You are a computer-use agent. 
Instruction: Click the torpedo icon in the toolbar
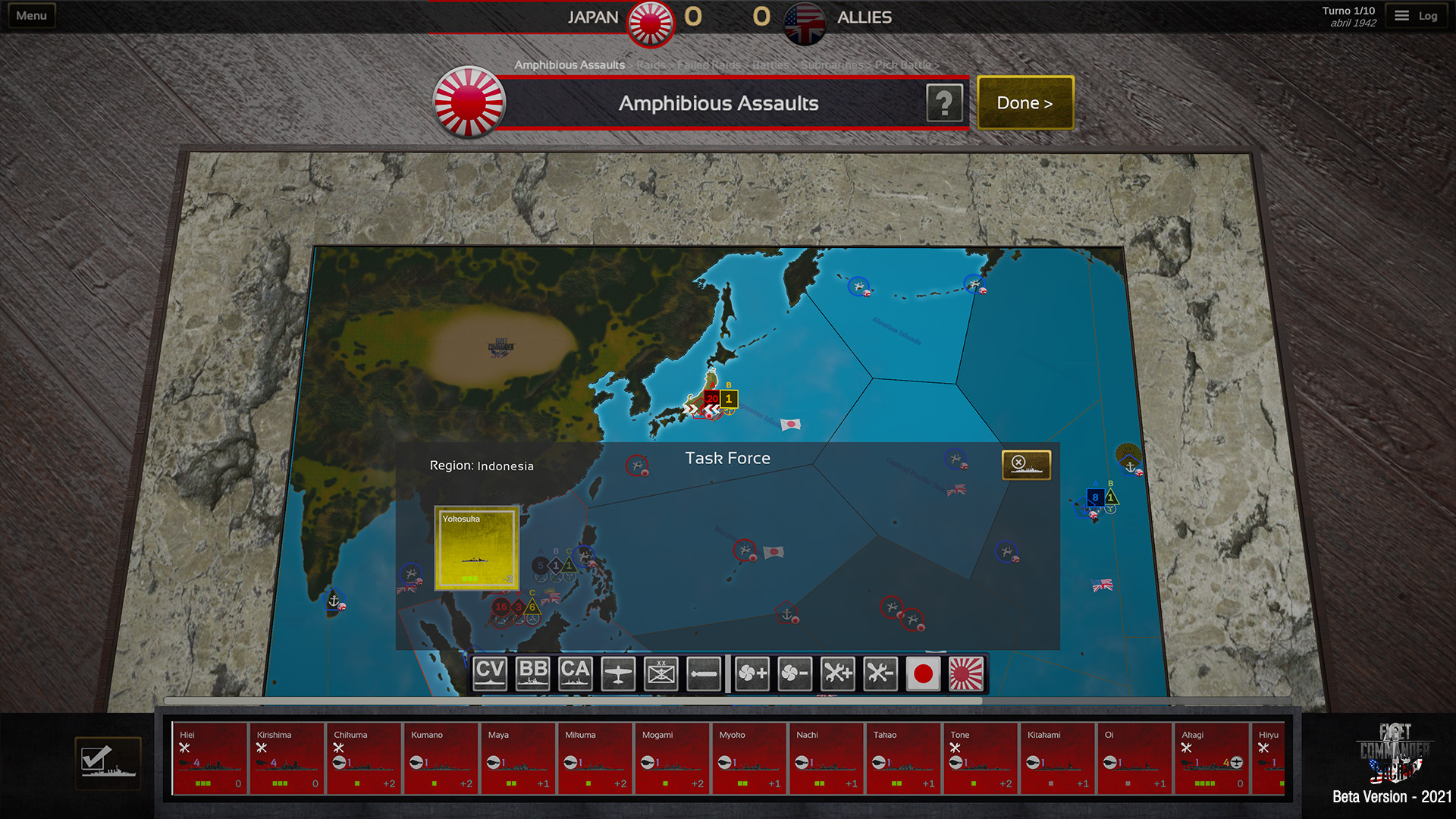click(703, 673)
